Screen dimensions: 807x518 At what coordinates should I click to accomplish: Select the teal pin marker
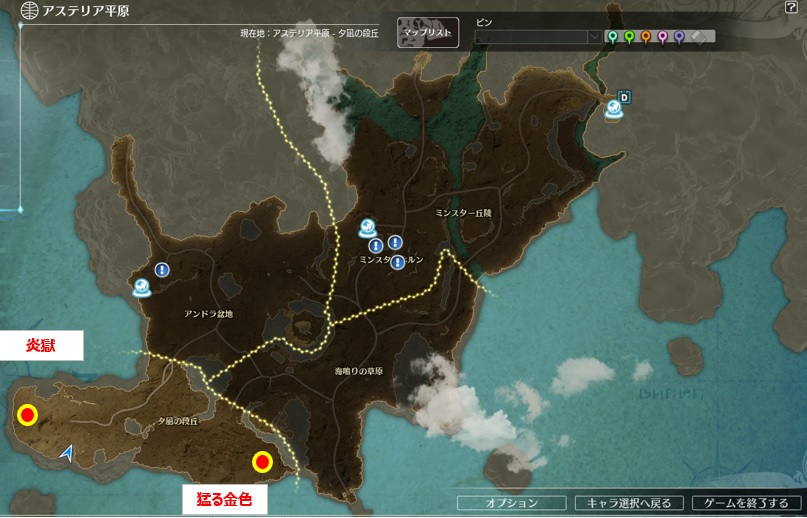[613, 37]
